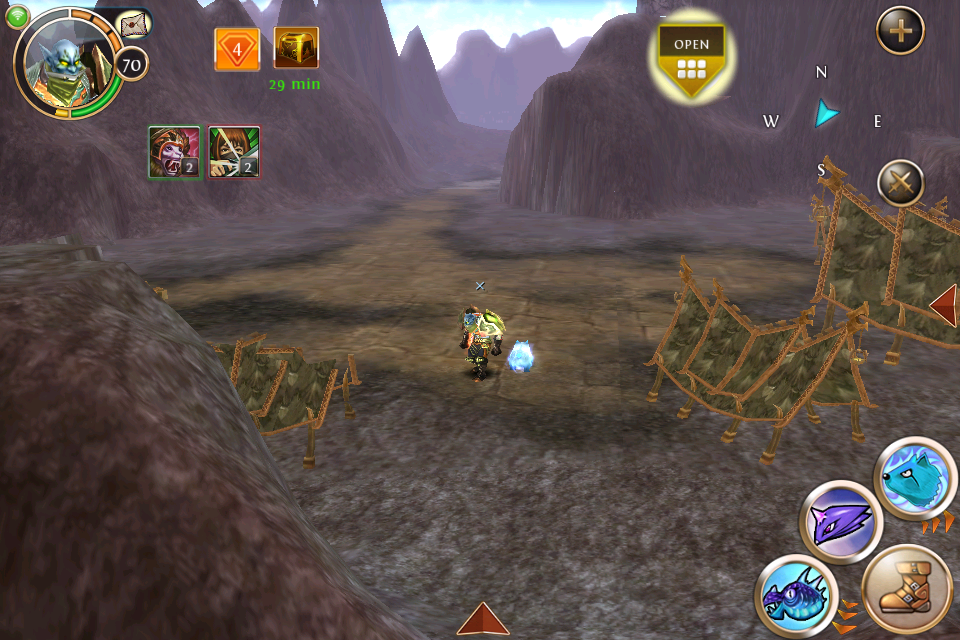Expand the red bottom arrow panel

pyautogui.click(x=483, y=620)
